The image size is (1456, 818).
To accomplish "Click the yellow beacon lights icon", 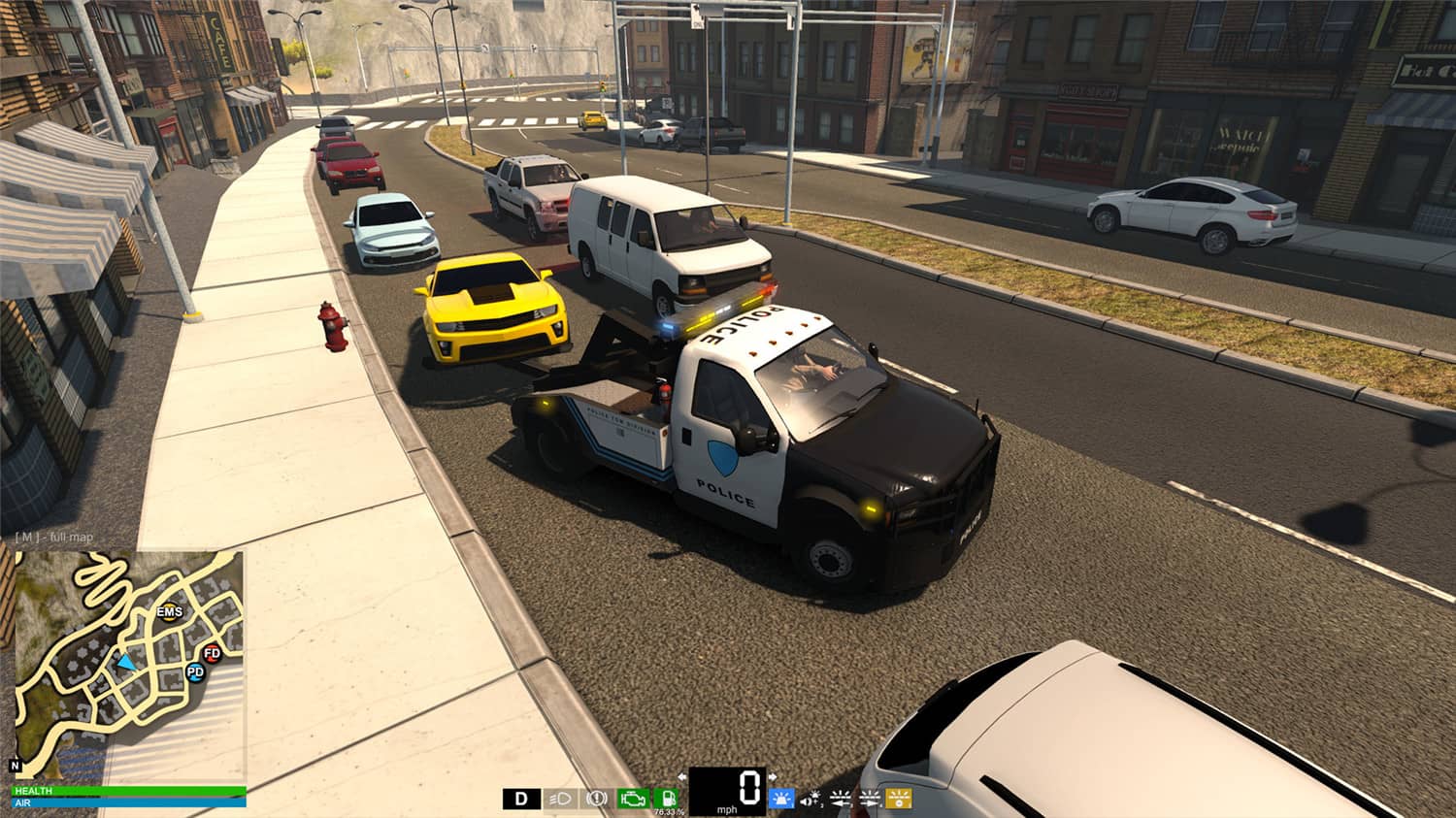I will (x=899, y=799).
